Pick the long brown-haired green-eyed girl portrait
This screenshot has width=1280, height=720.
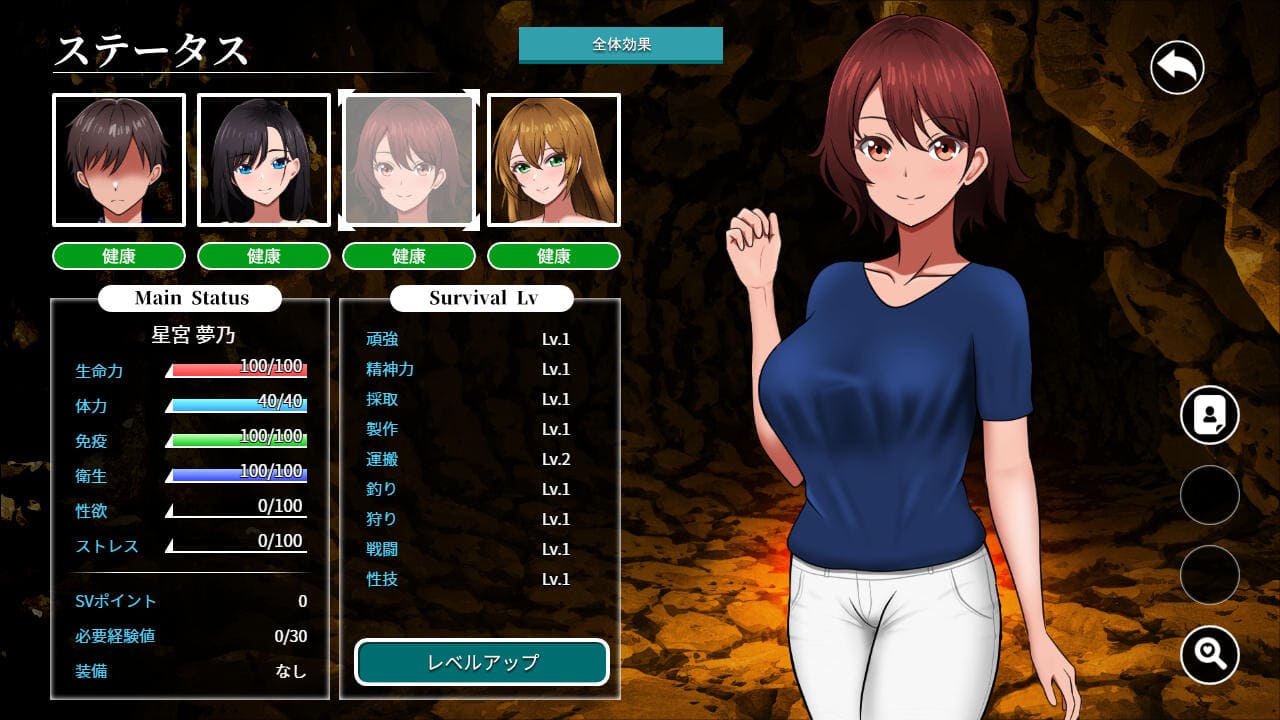[553, 160]
